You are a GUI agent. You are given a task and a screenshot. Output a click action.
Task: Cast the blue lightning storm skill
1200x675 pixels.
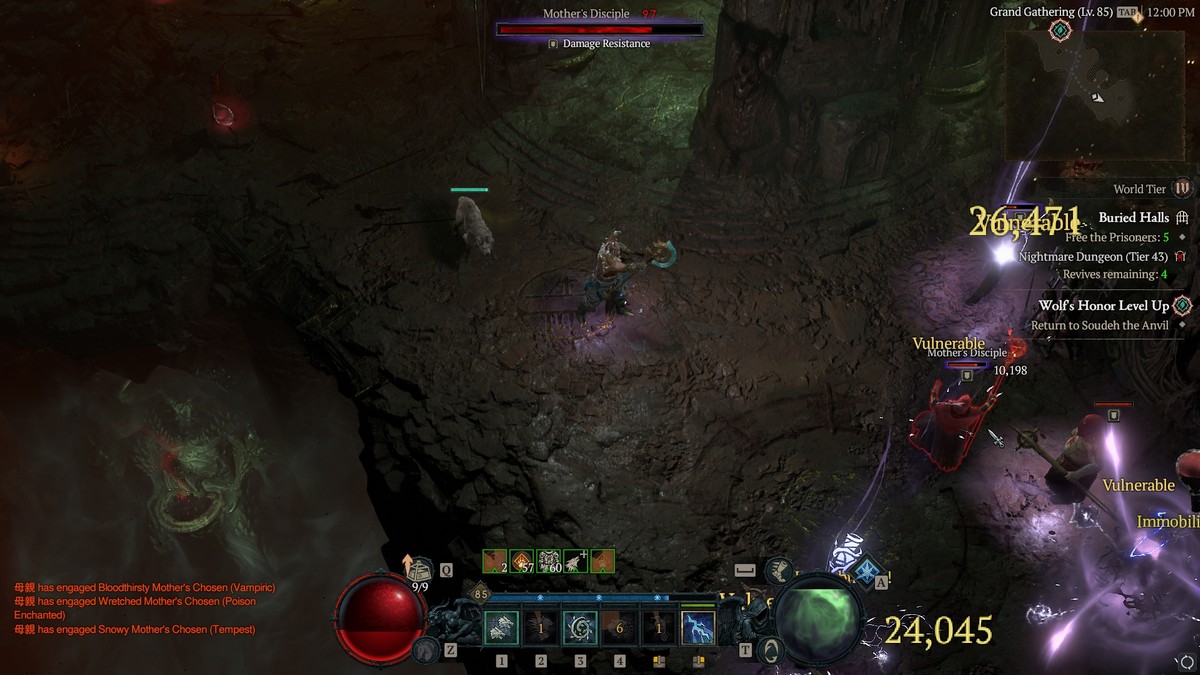coord(697,628)
